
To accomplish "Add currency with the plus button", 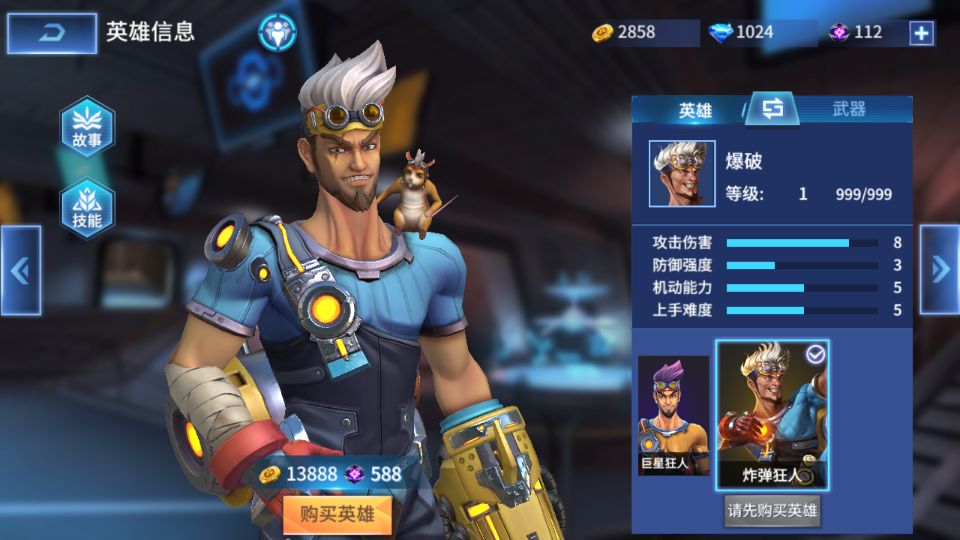I will click(x=921, y=33).
